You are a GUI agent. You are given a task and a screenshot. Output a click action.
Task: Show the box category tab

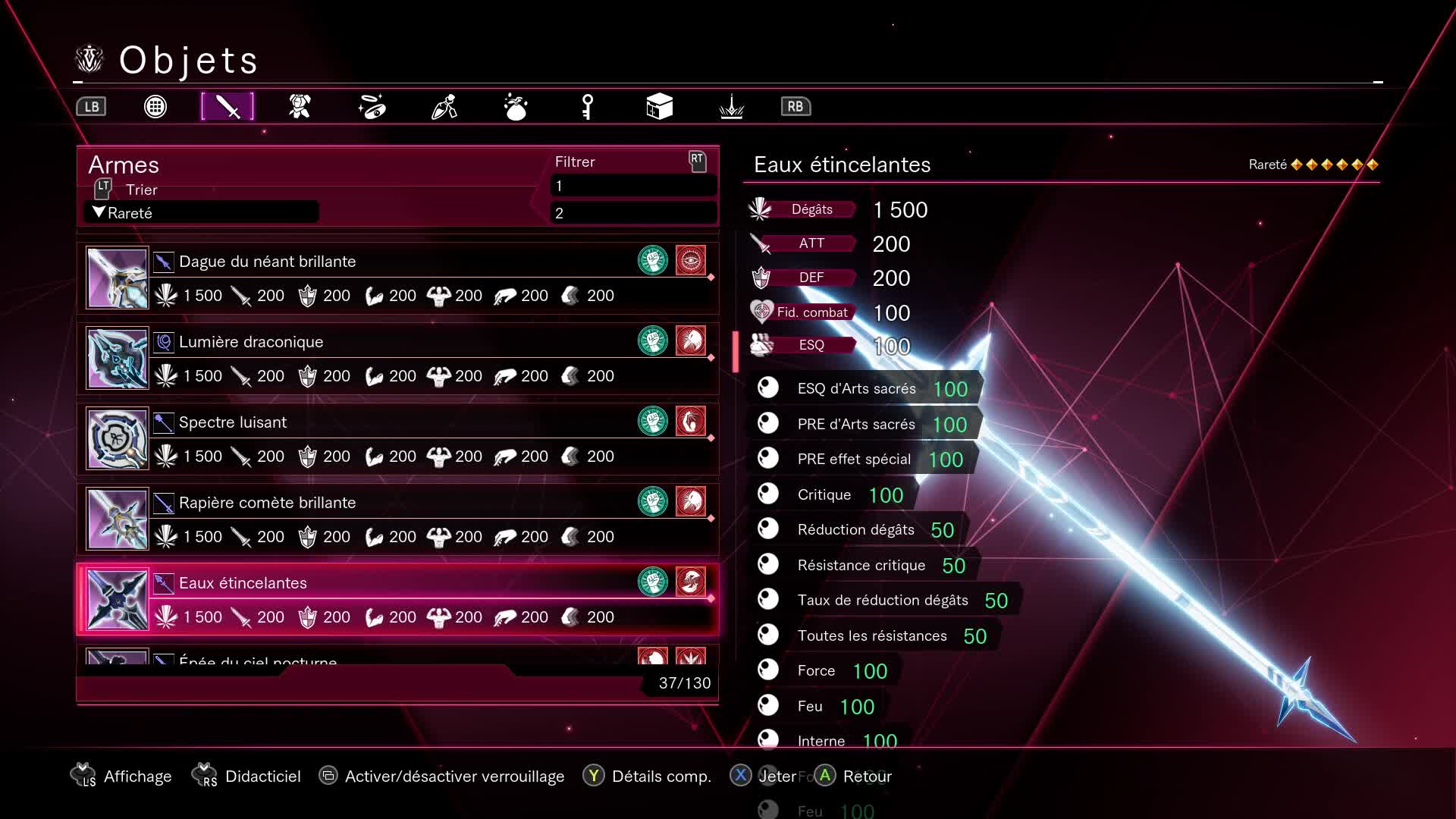(659, 107)
